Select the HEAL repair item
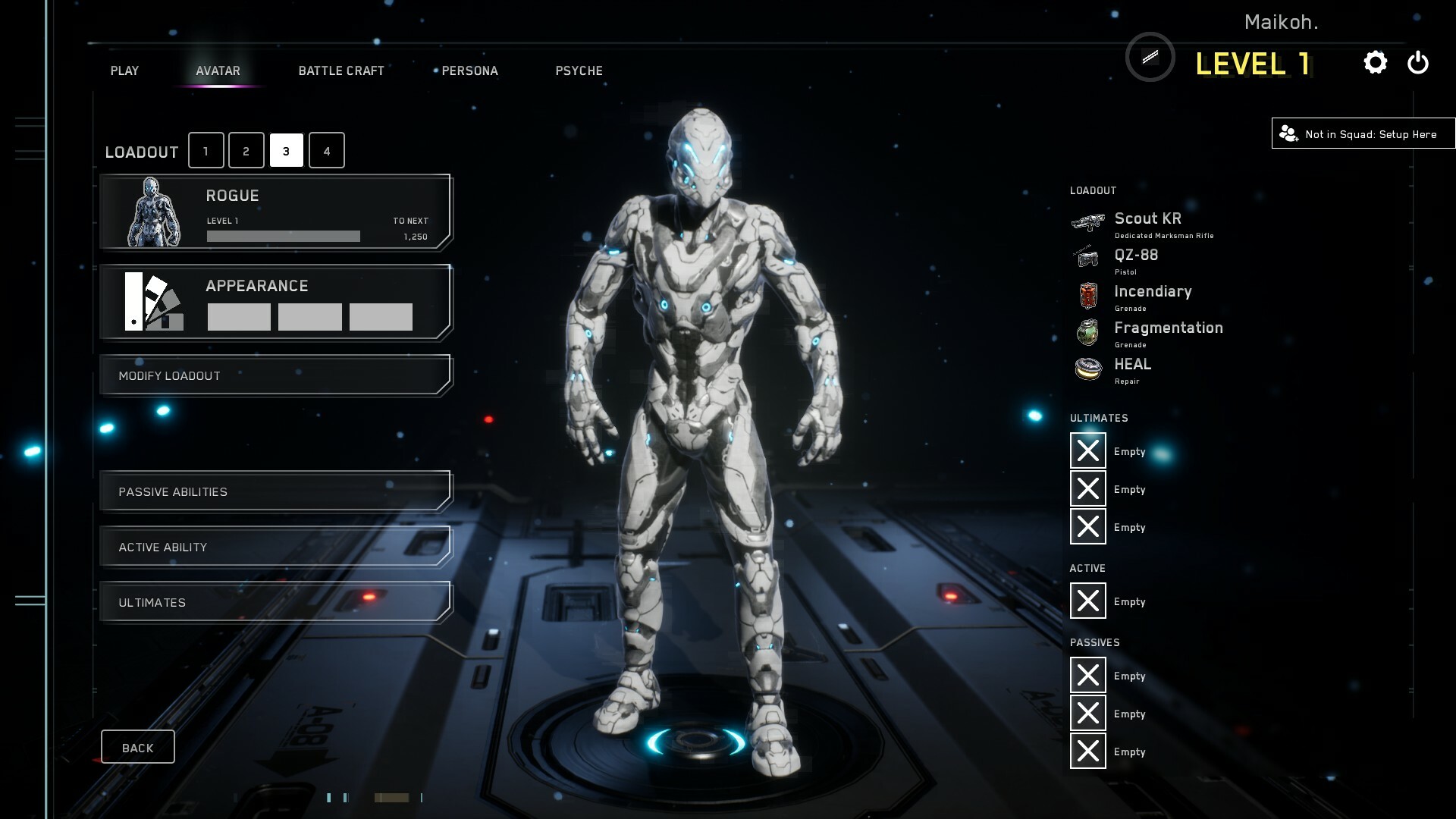 (x=1131, y=369)
